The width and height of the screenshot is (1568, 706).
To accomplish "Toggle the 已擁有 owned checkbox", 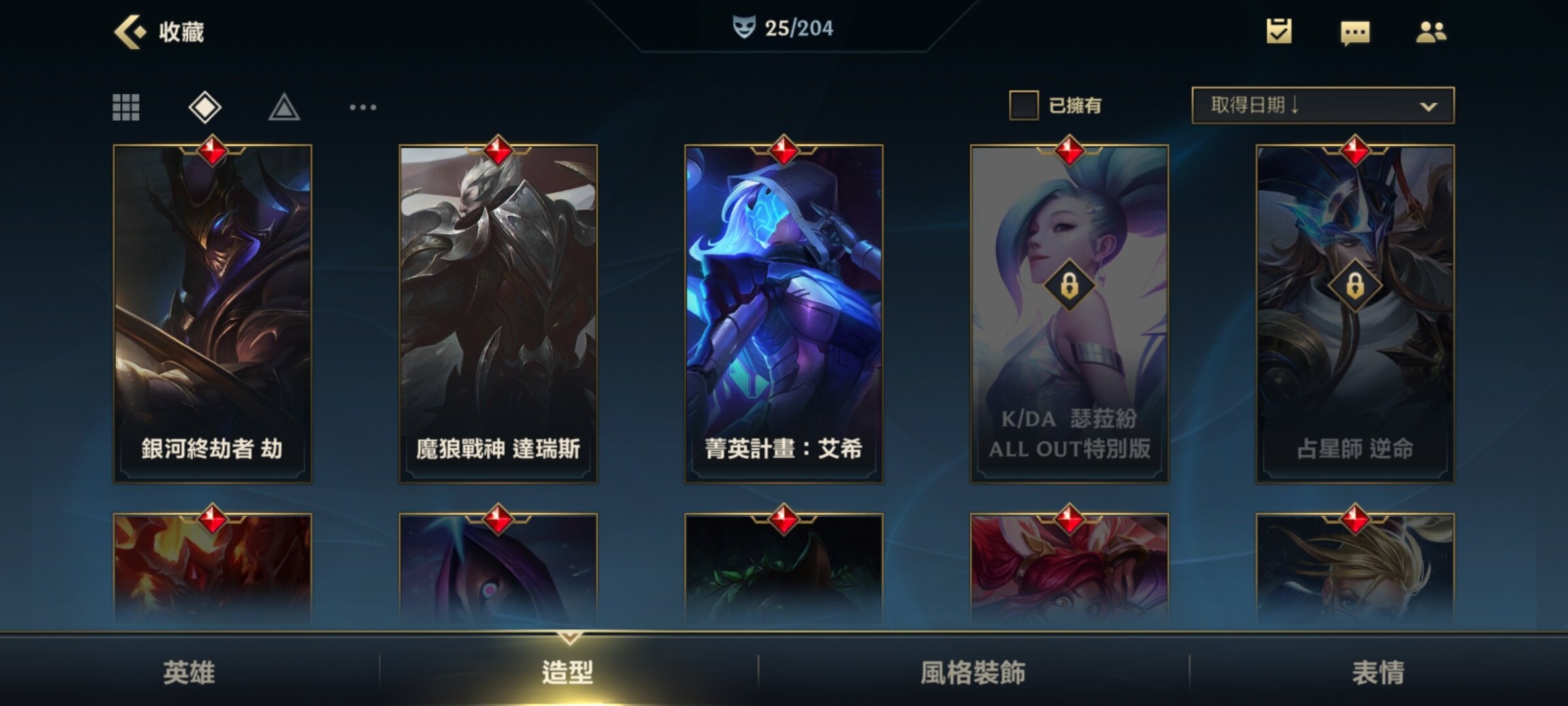I will (1024, 105).
